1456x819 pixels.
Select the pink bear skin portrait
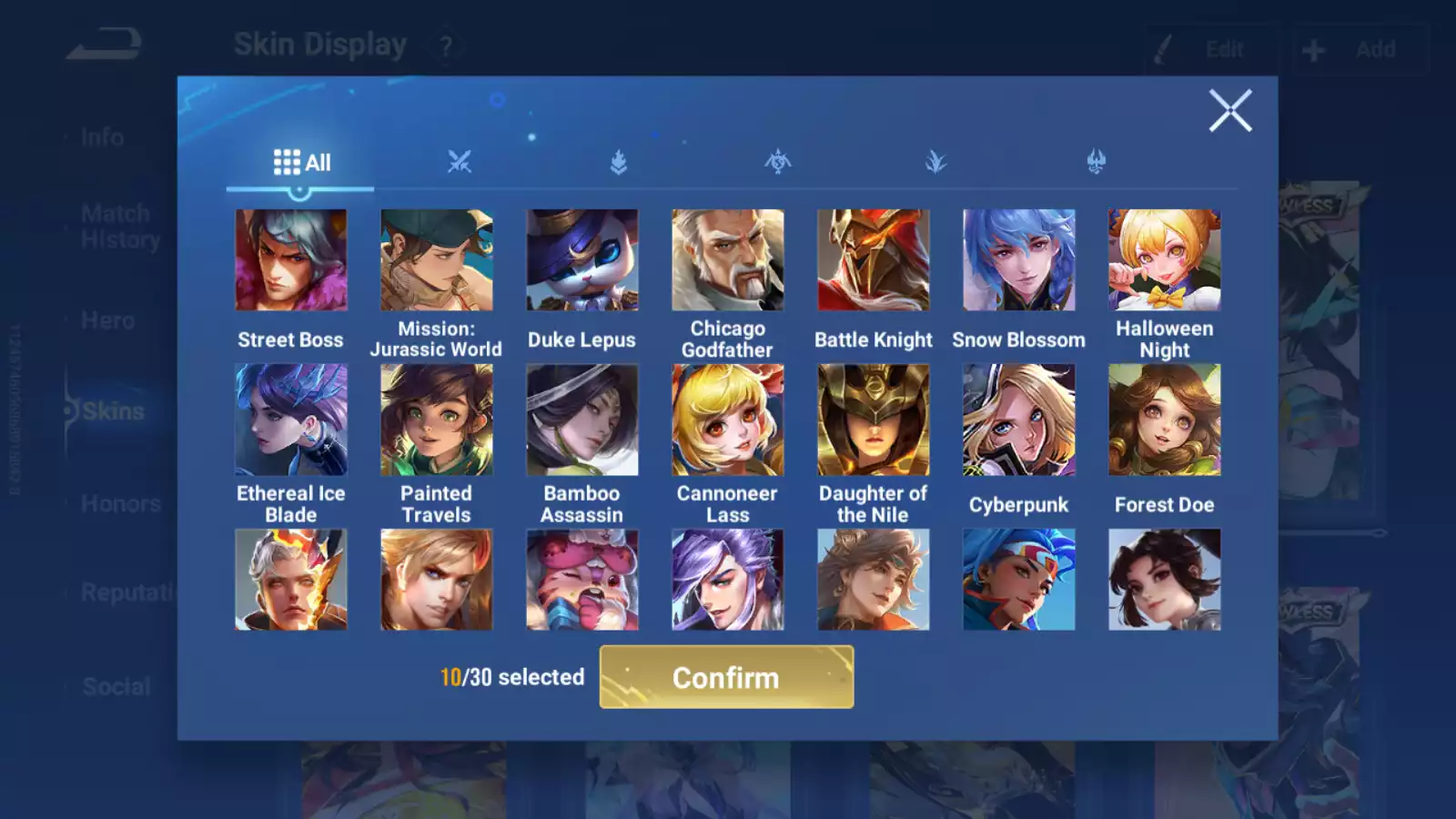pos(581,580)
